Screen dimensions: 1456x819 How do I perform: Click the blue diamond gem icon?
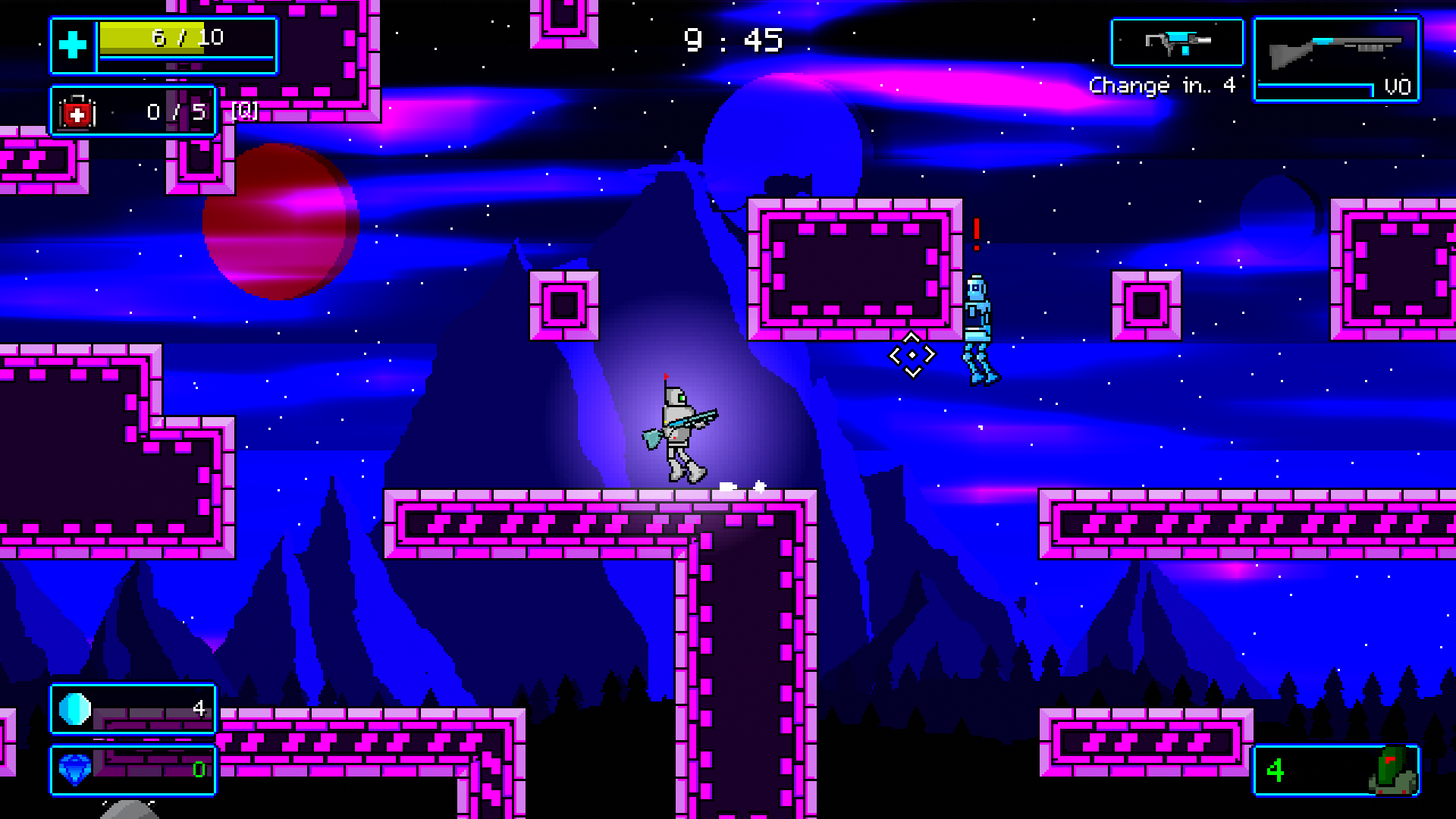75,770
